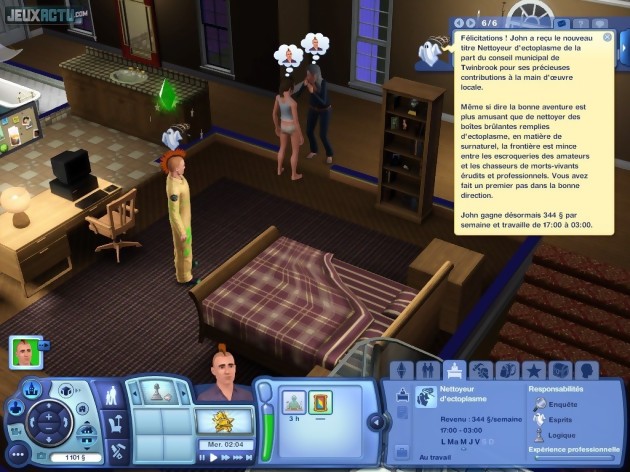630x472 pixels.
Task: Open the options menu with three dots
Action: (18, 452)
